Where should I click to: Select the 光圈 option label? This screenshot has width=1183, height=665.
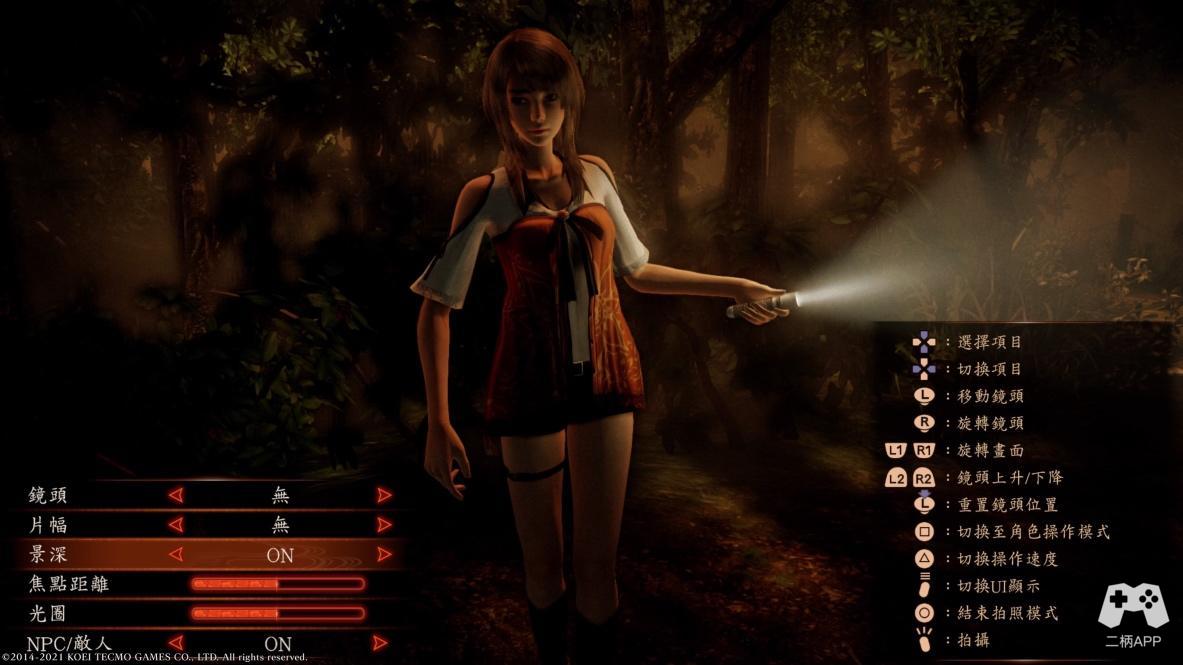(x=49, y=613)
